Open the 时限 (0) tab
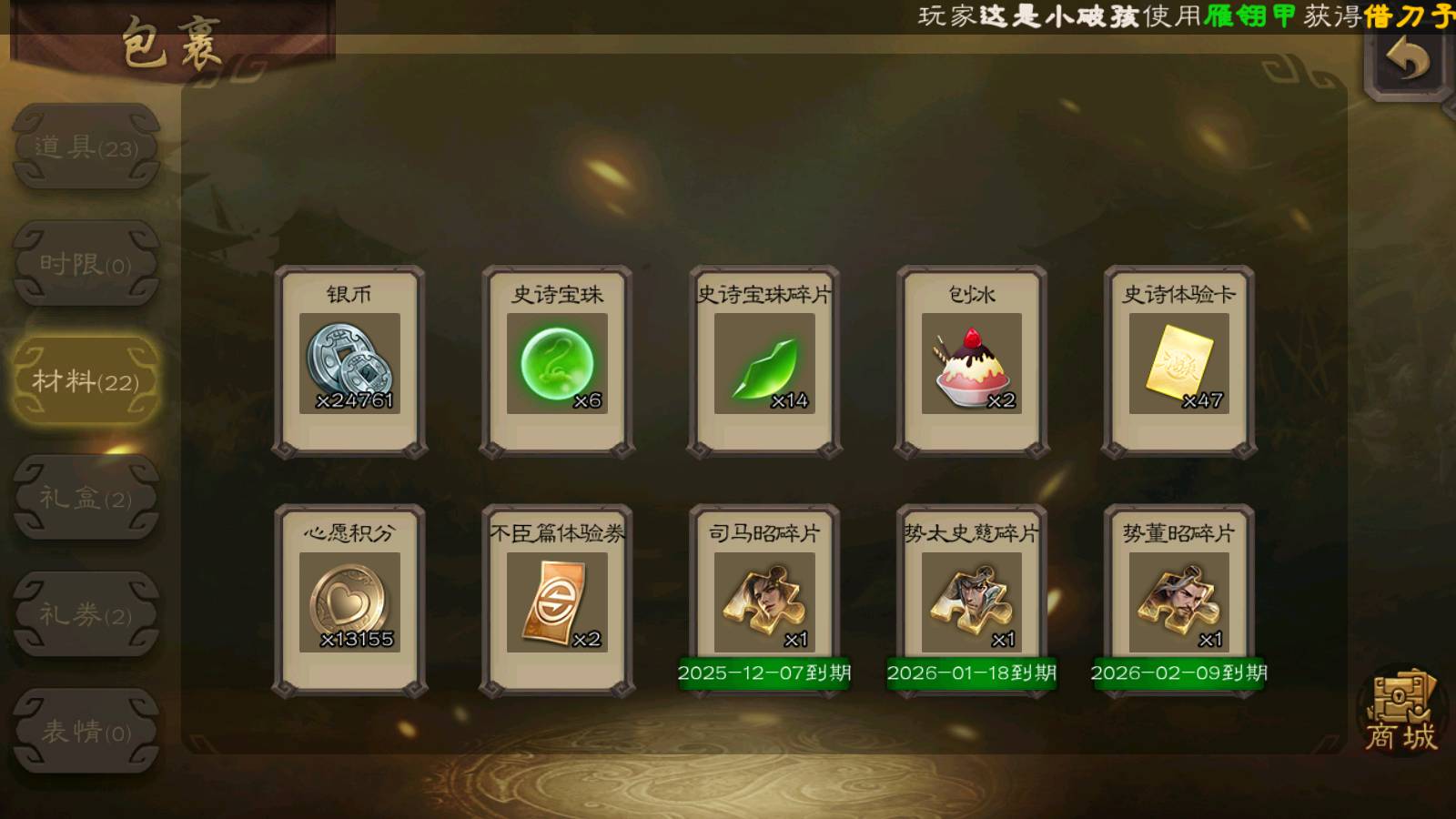This screenshot has height=819, width=1456. (86, 264)
